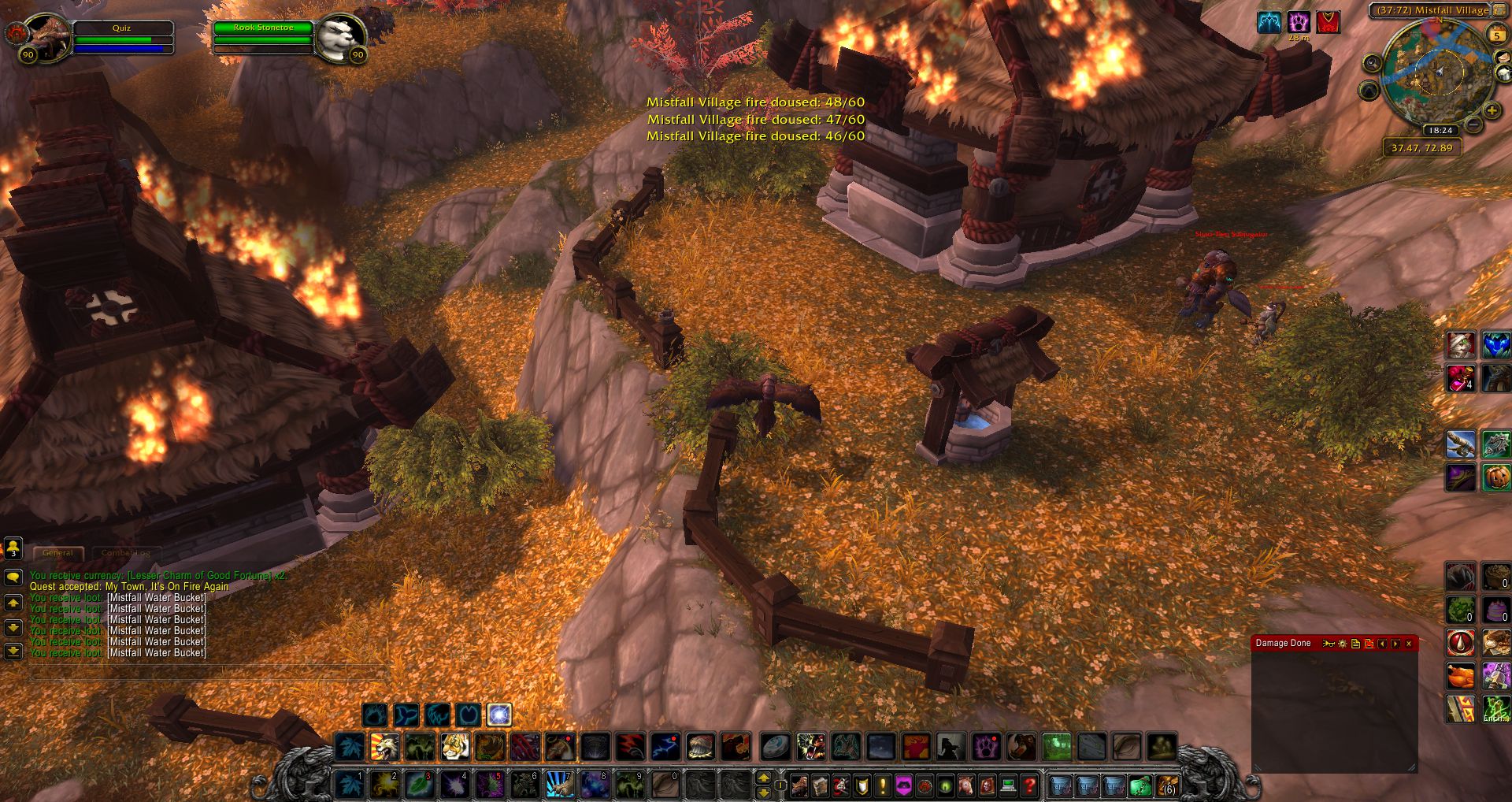Open the backpack showing six free slots
This screenshot has width=1512, height=802.
1167,785
